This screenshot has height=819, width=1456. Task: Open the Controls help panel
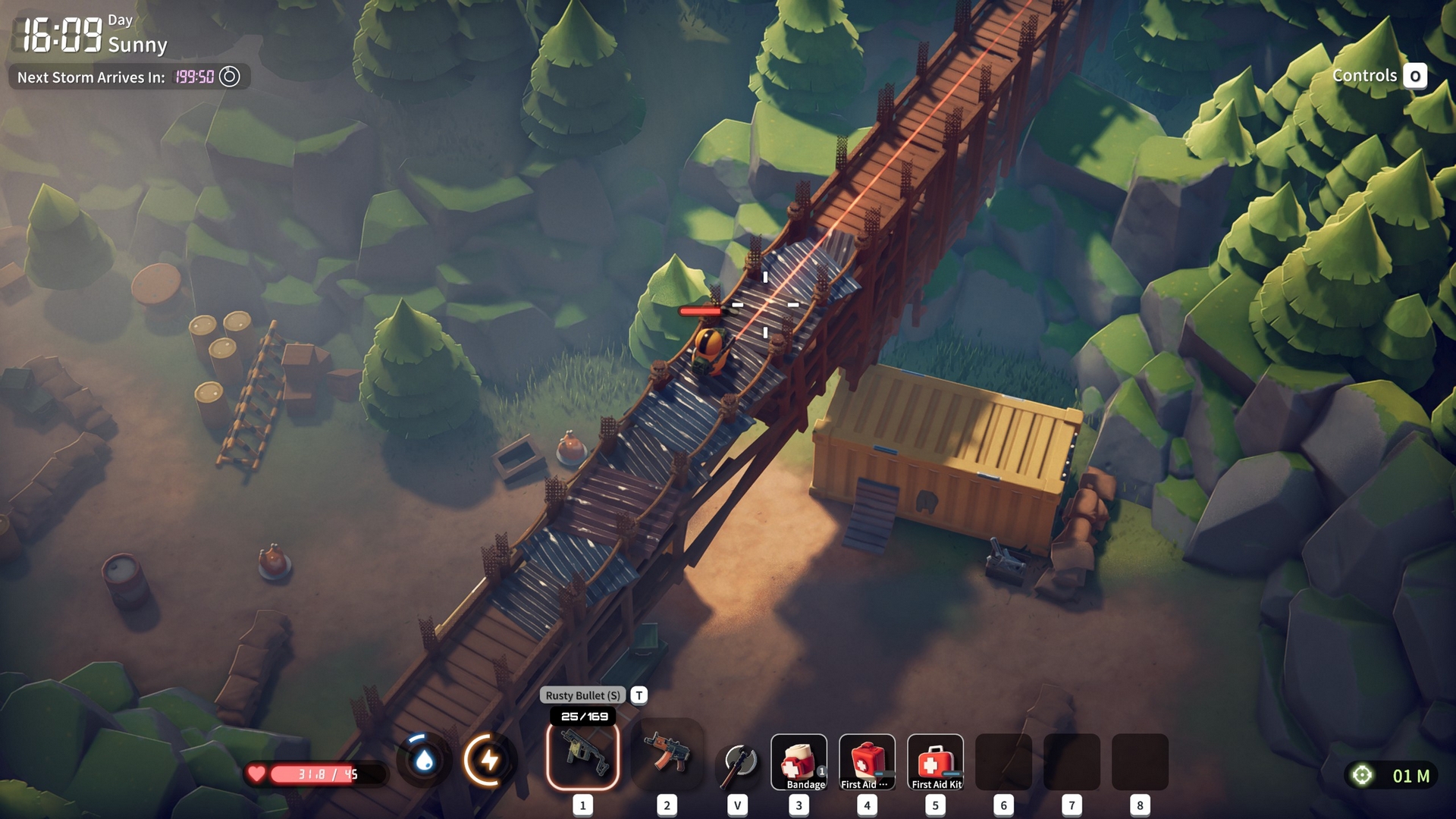click(1379, 76)
